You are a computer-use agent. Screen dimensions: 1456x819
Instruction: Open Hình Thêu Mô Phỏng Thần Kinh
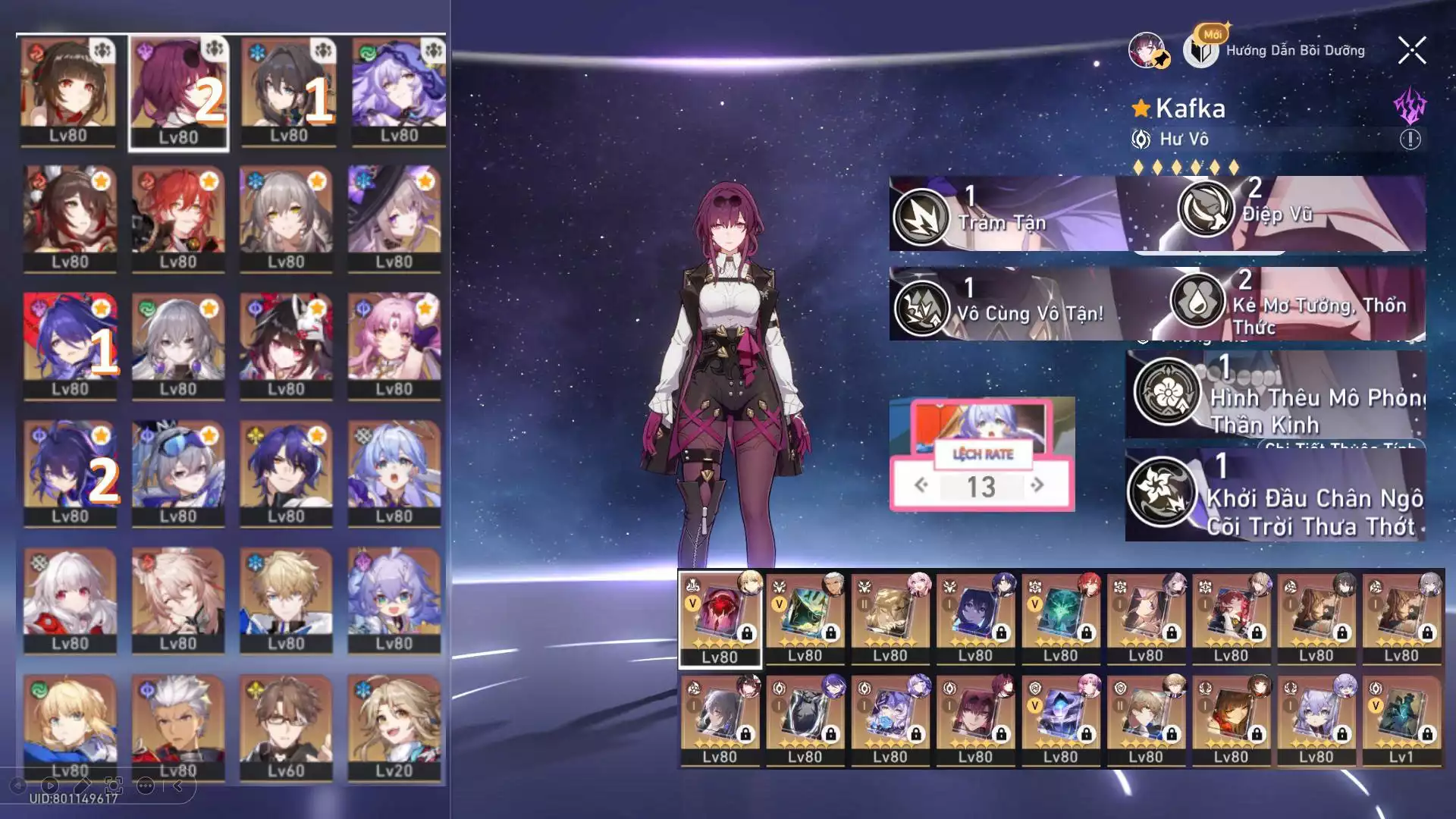point(1166,392)
